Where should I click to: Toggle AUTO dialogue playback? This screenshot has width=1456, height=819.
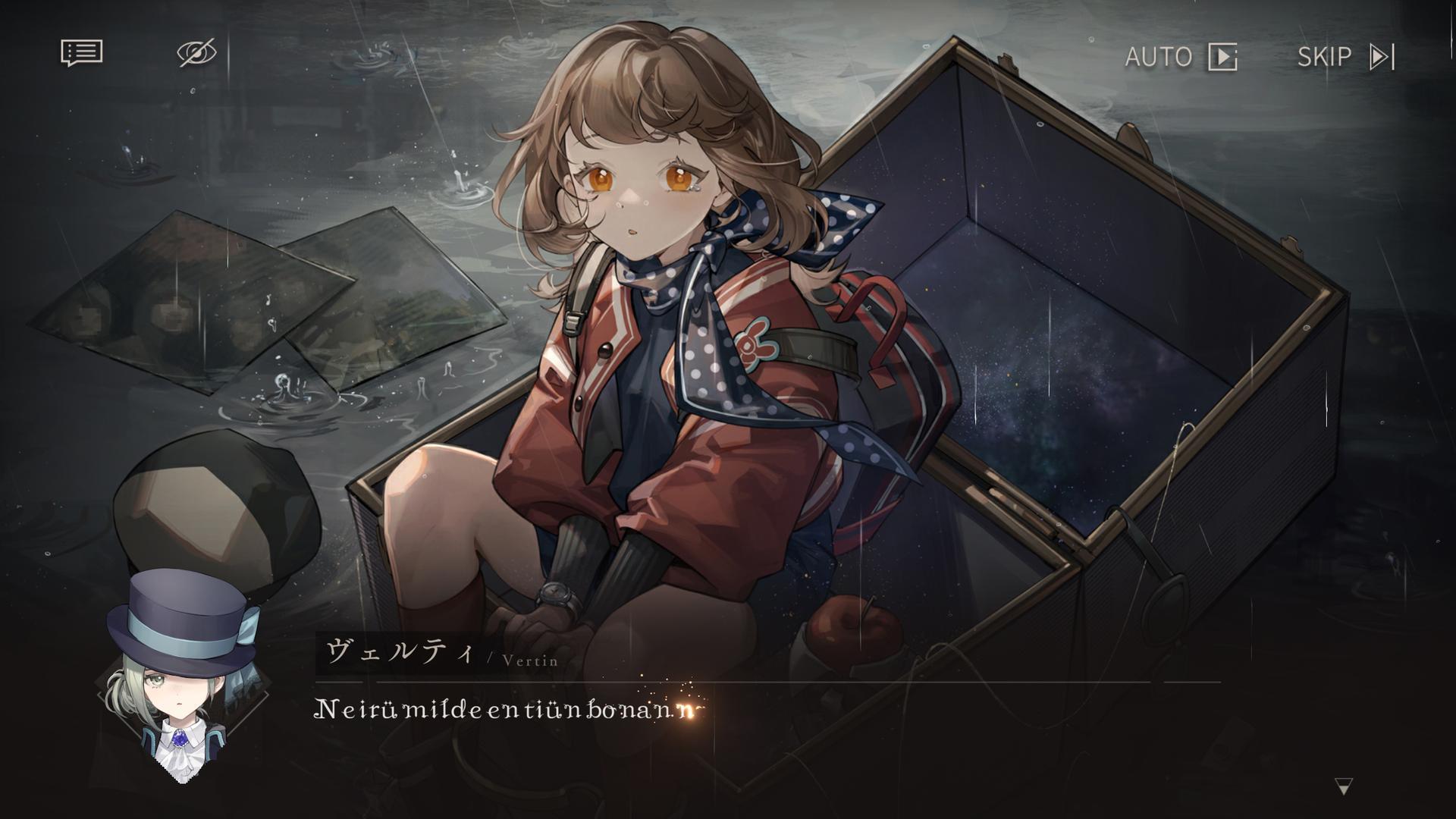1180,57
